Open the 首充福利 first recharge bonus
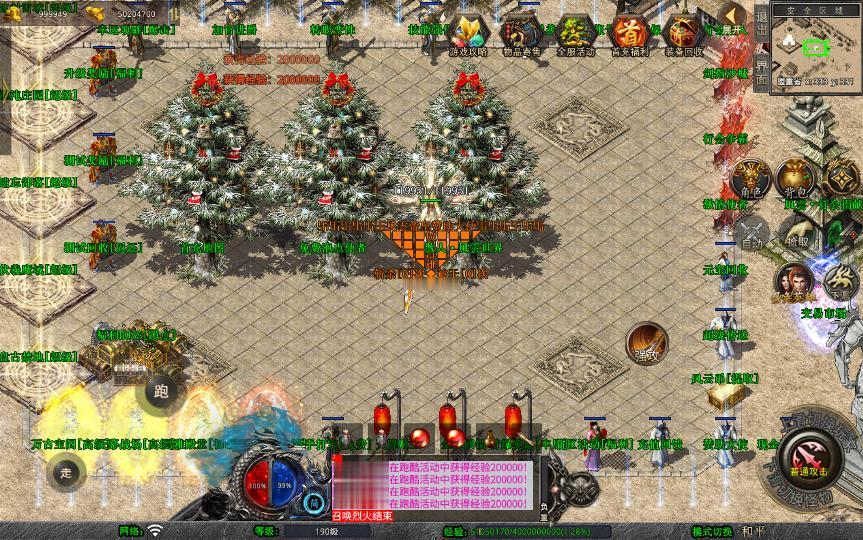Viewport: 863px width, 540px height. point(629,34)
